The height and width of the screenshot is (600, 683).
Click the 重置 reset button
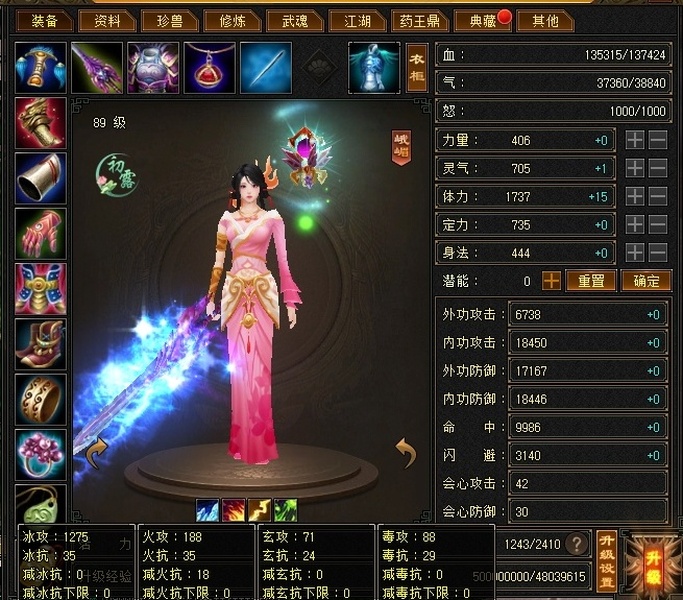coord(591,281)
